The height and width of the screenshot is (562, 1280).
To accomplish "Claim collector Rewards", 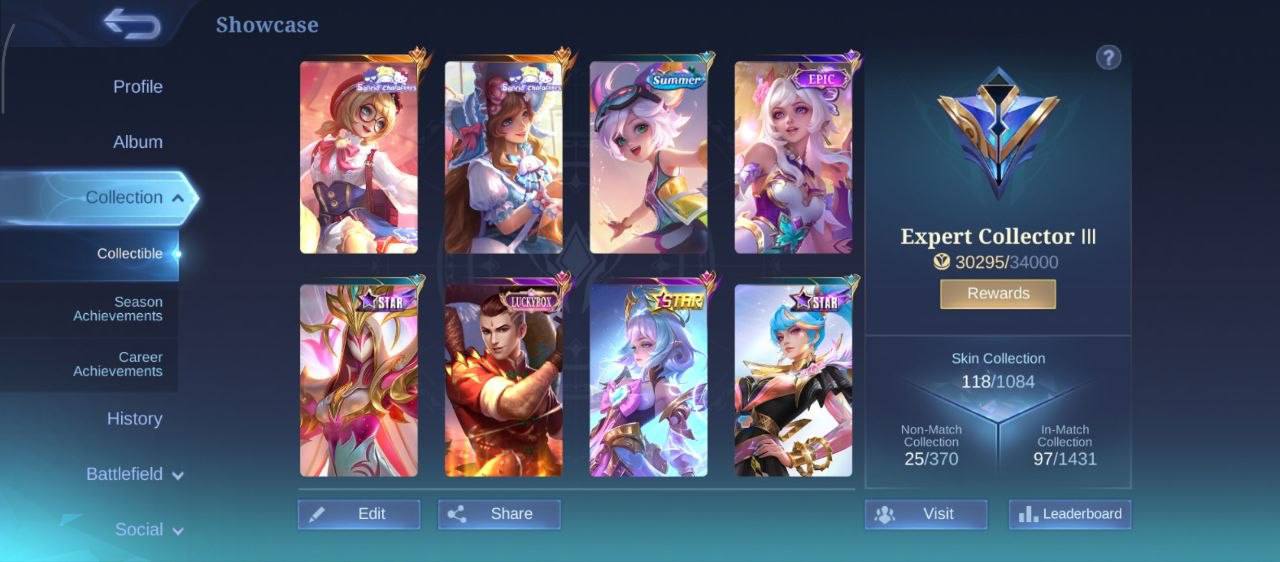I will click(x=998, y=294).
